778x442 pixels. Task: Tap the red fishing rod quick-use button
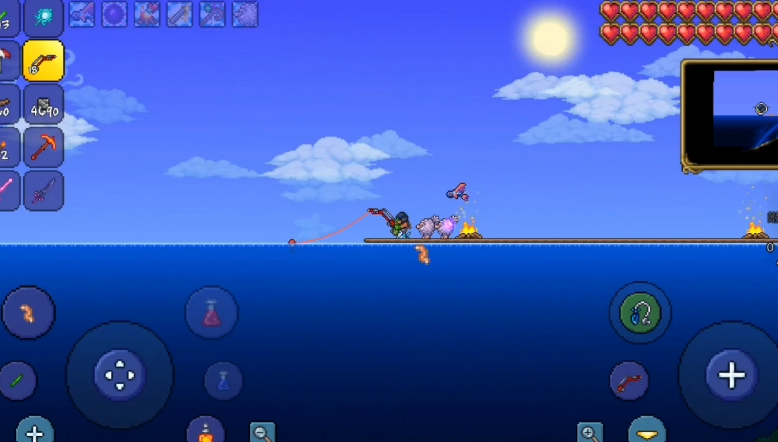629,381
